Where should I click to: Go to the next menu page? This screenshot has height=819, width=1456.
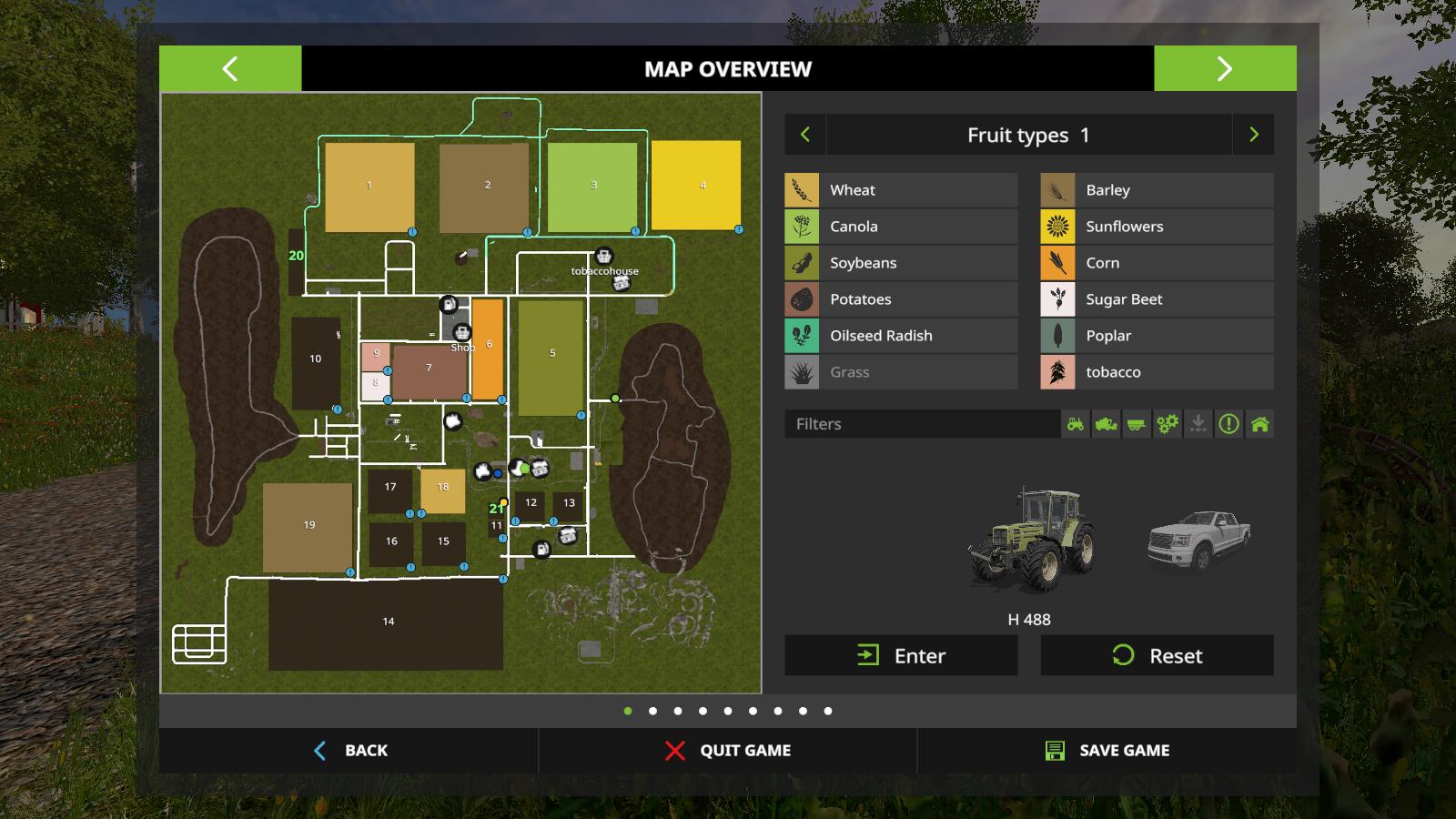(1225, 68)
